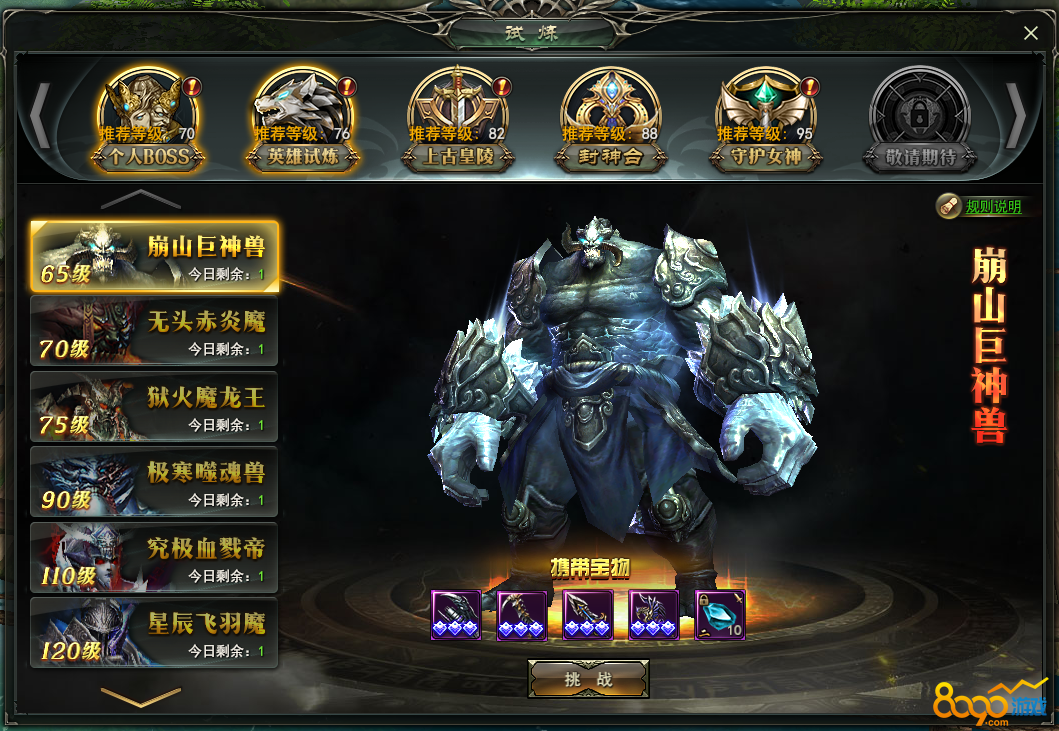The width and height of the screenshot is (1059, 731).
Task: Choose boss 星辰飞羽魔 level 120
Action: 155,632
